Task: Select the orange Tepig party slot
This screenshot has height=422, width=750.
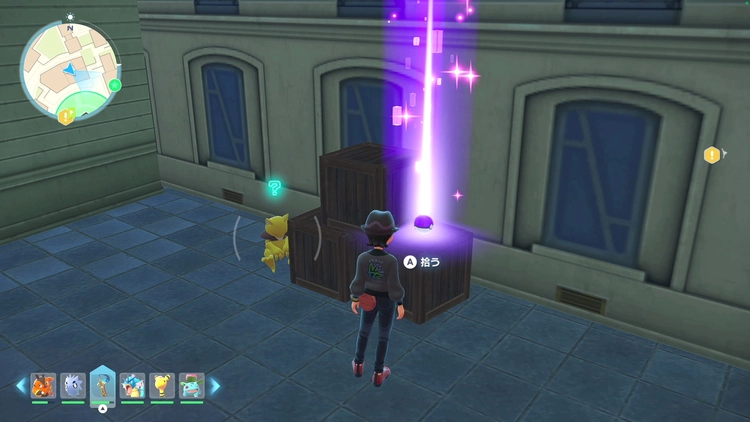Action: click(43, 385)
